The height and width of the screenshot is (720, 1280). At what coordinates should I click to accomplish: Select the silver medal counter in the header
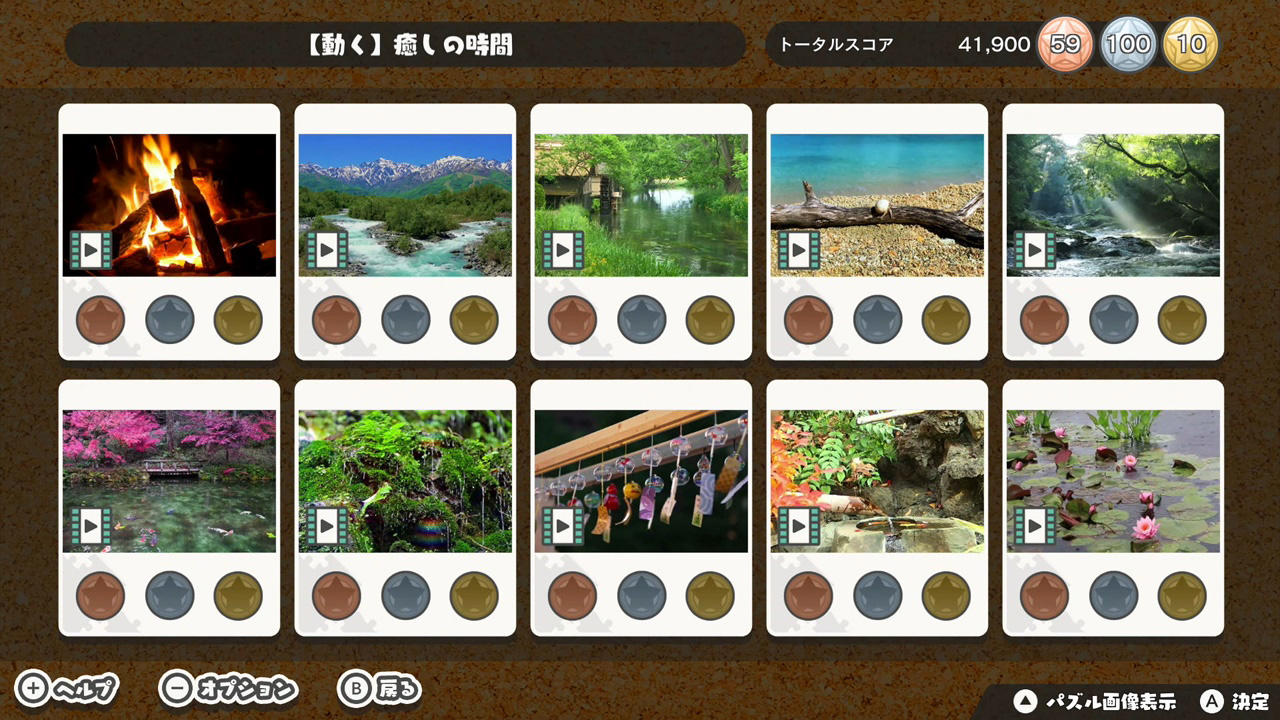[1129, 43]
